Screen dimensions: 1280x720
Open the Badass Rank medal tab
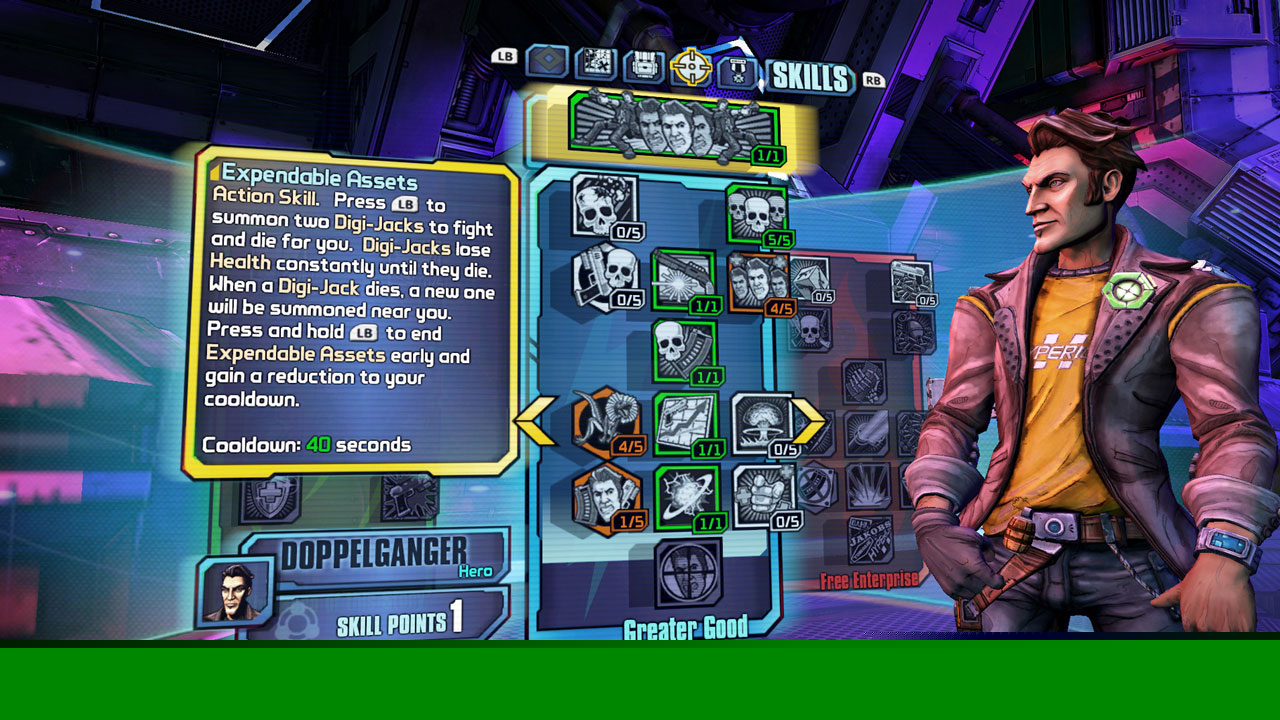coord(737,71)
